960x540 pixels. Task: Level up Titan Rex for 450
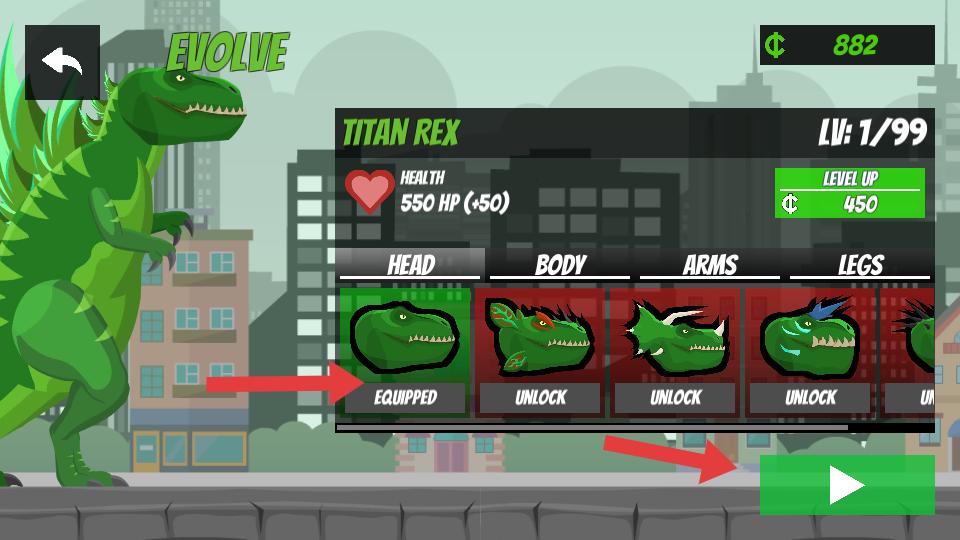point(849,193)
